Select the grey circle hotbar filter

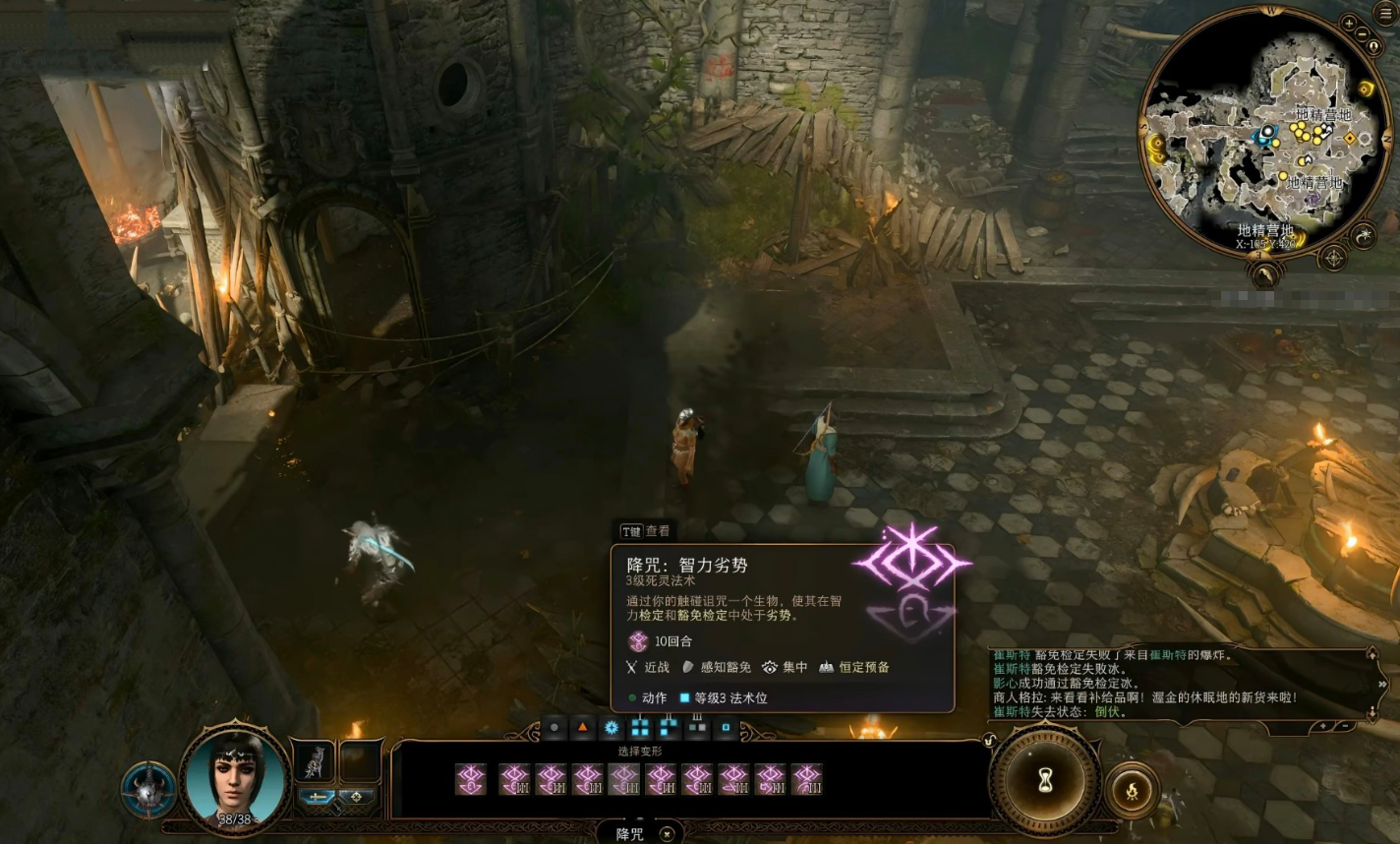tap(554, 728)
